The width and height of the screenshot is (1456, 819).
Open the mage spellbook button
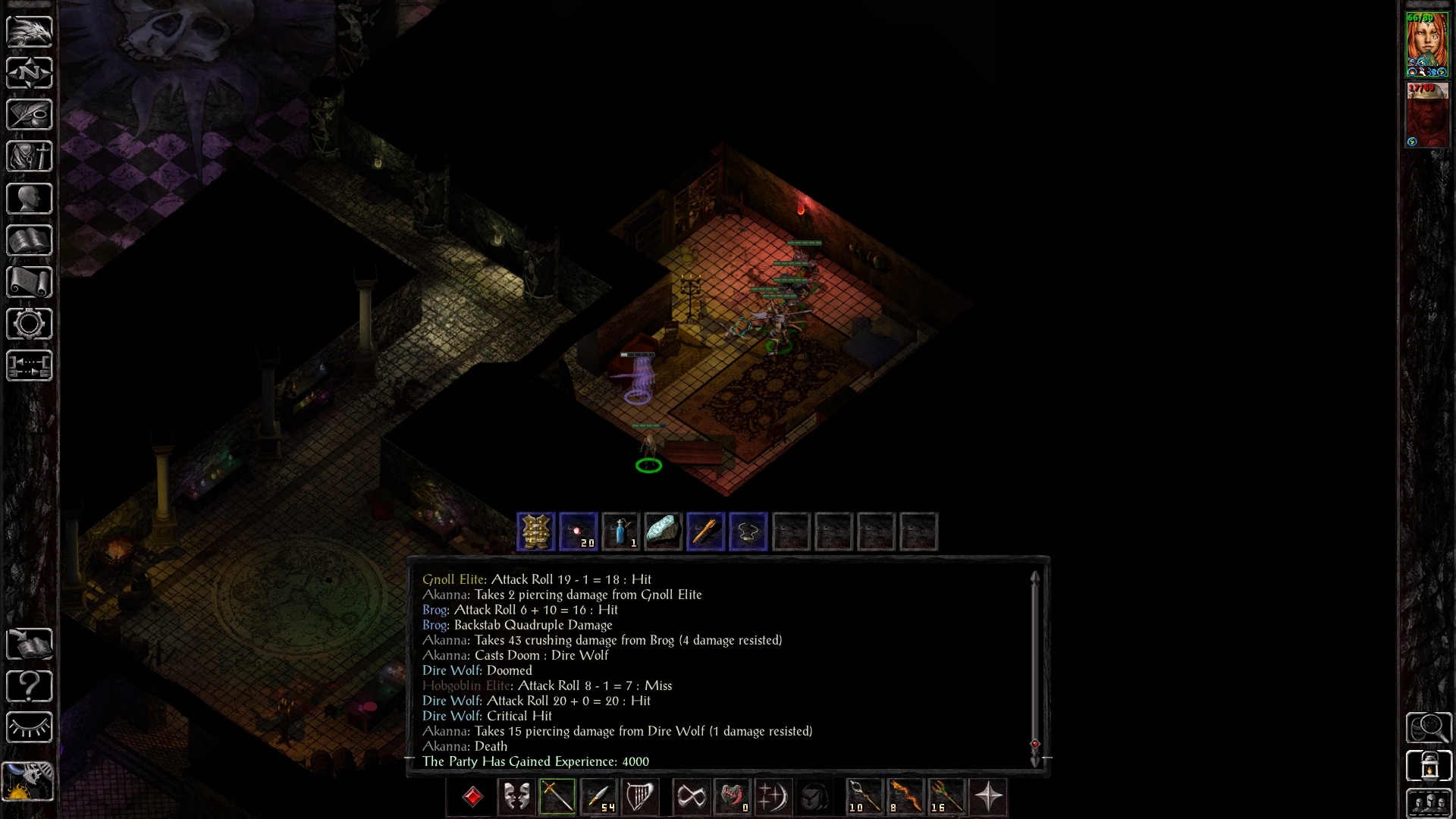point(30,241)
